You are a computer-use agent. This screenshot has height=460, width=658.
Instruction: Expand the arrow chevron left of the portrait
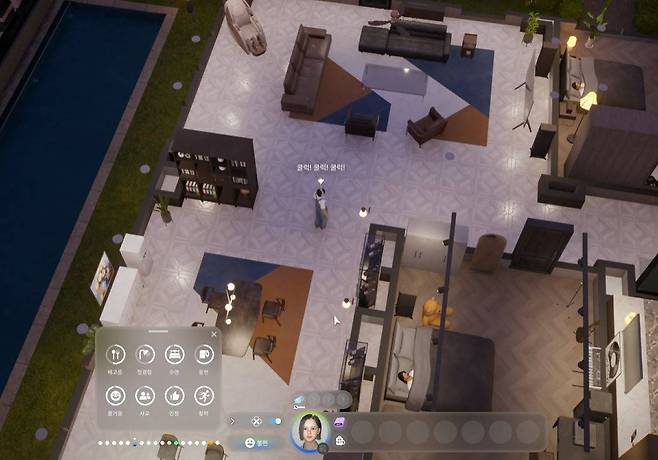[233, 421]
